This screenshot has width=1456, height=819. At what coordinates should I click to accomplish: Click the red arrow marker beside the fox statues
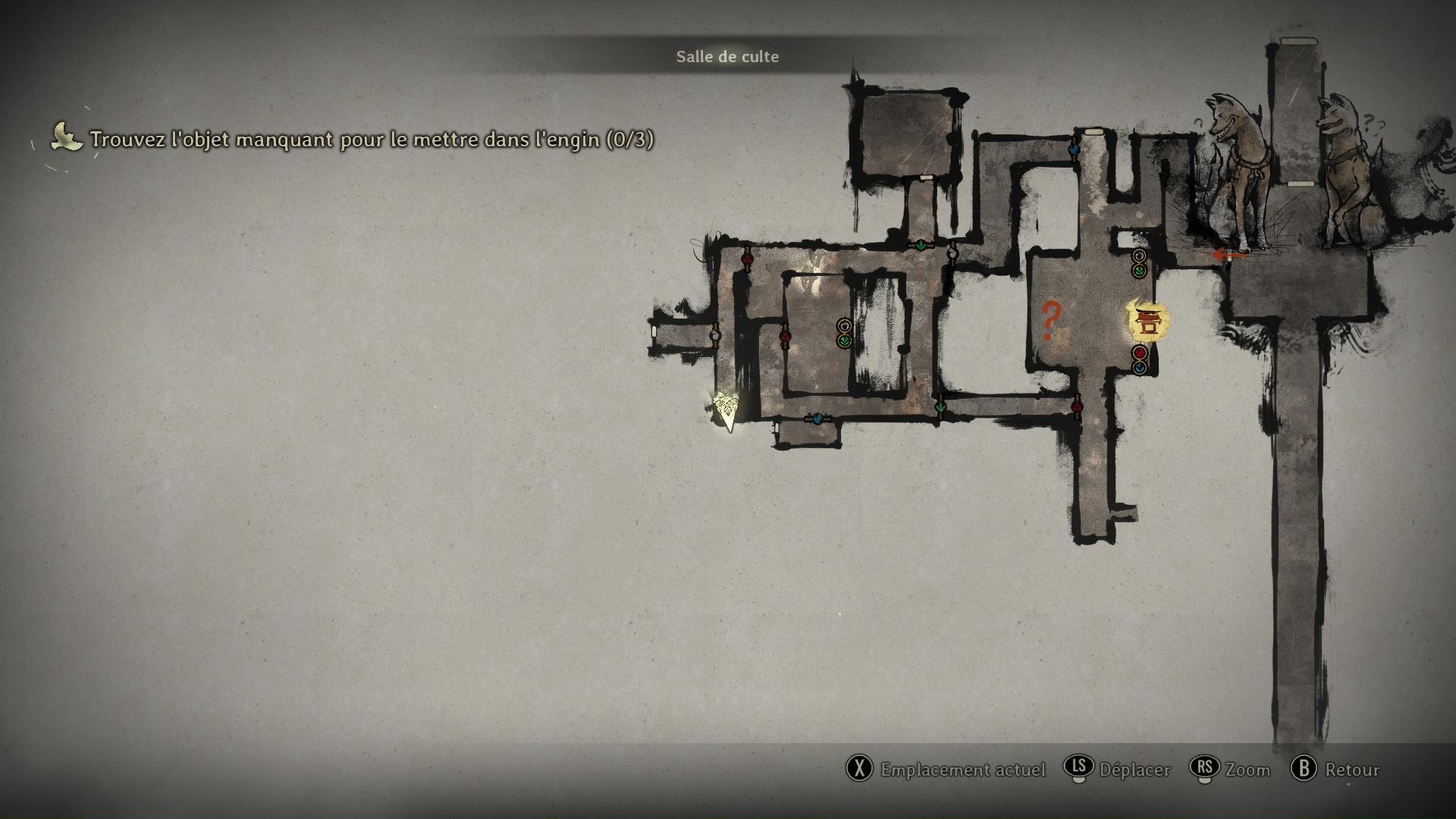[x=1229, y=255]
